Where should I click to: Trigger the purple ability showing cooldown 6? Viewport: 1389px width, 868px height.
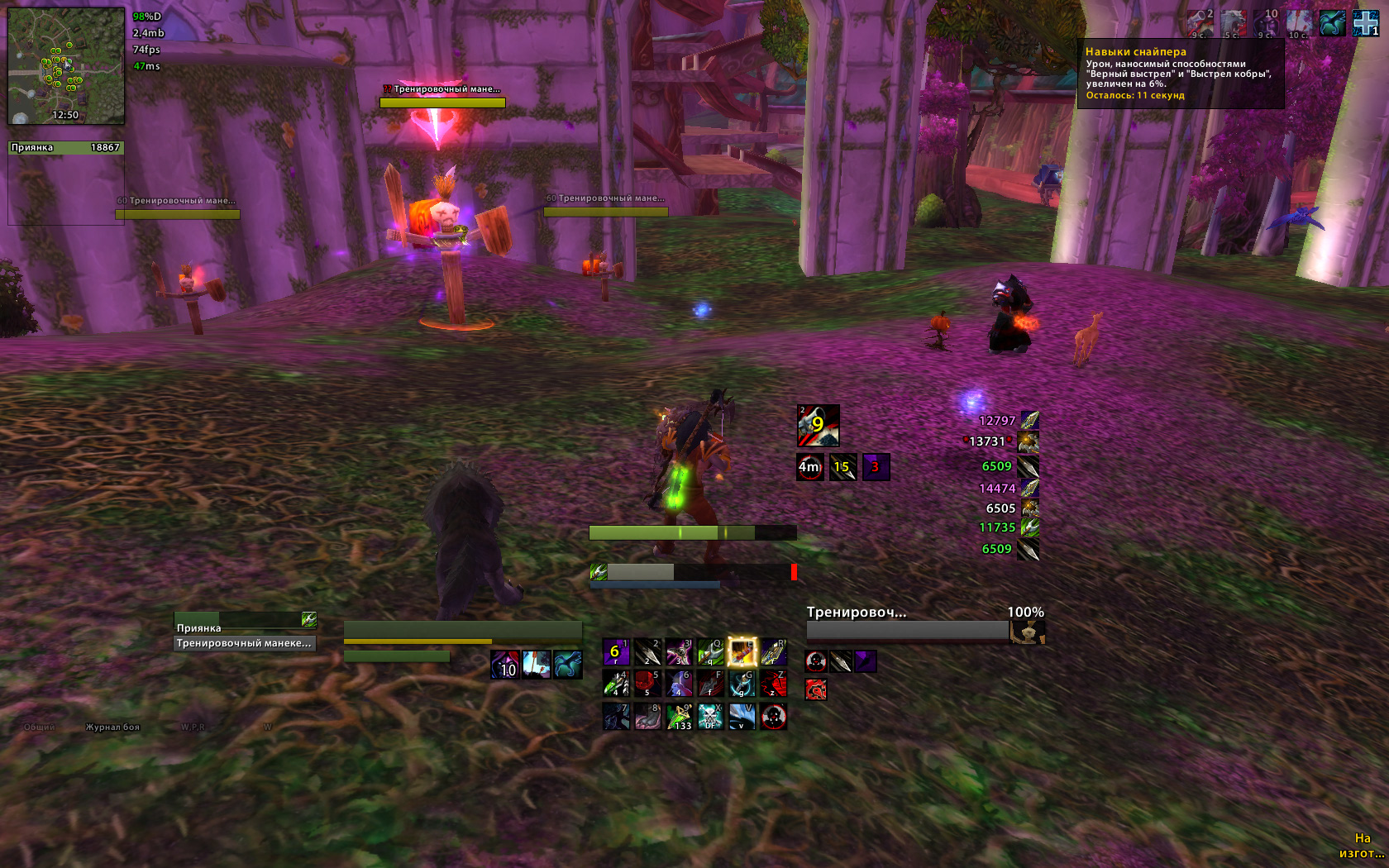pos(616,652)
